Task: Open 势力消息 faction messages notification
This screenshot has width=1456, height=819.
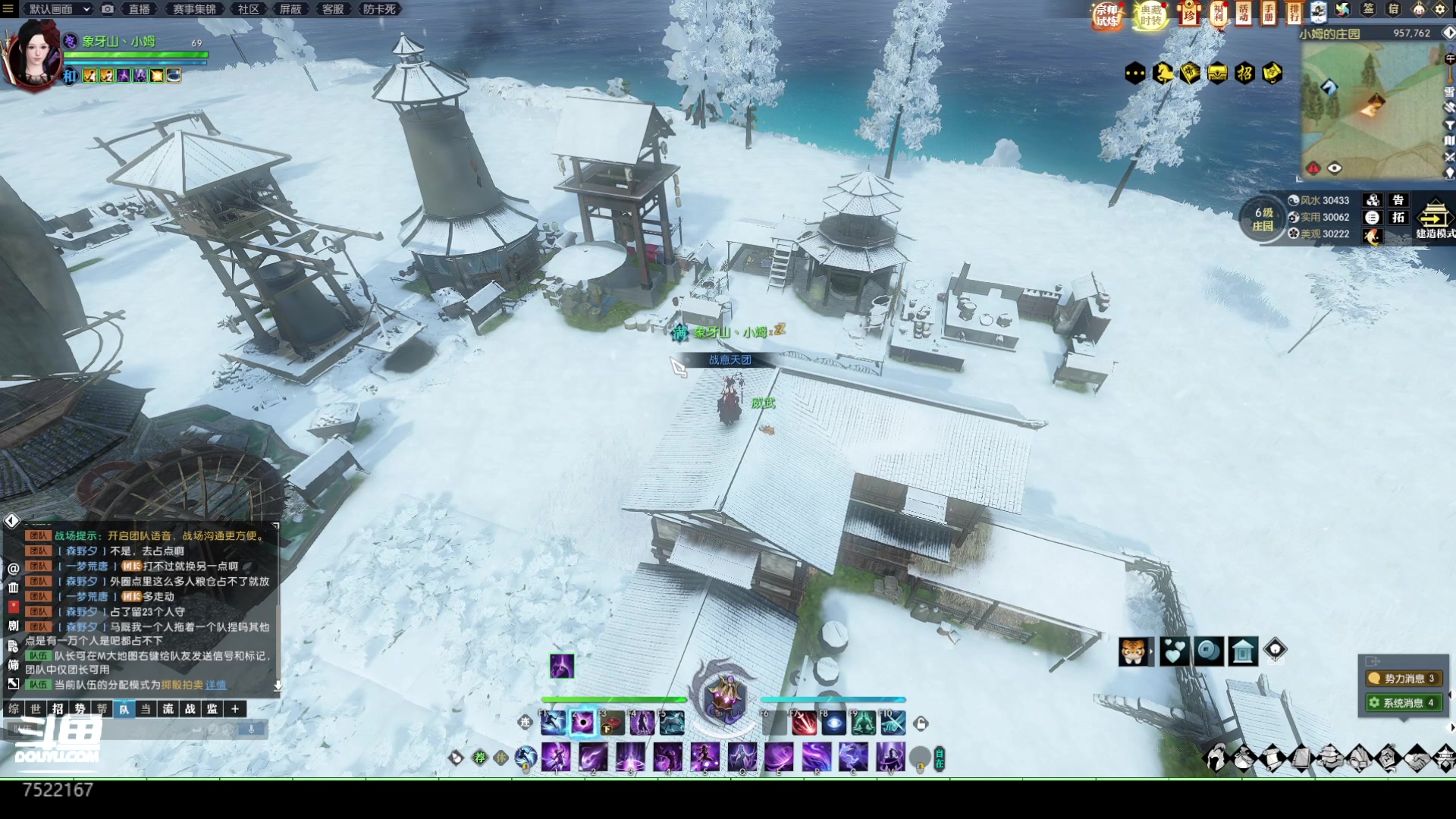Action: (x=1402, y=679)
